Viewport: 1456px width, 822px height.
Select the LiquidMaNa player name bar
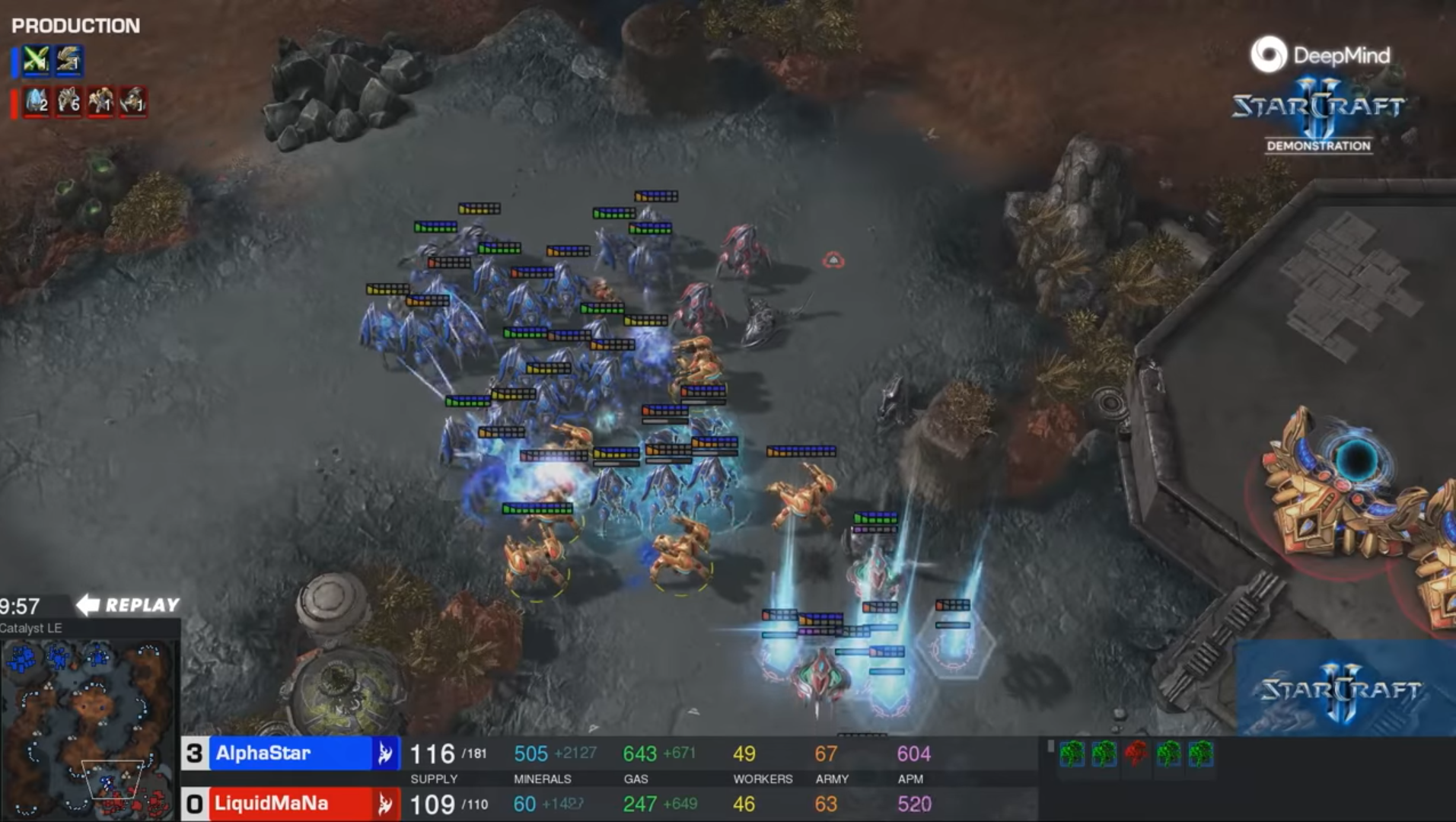point(289,804)
